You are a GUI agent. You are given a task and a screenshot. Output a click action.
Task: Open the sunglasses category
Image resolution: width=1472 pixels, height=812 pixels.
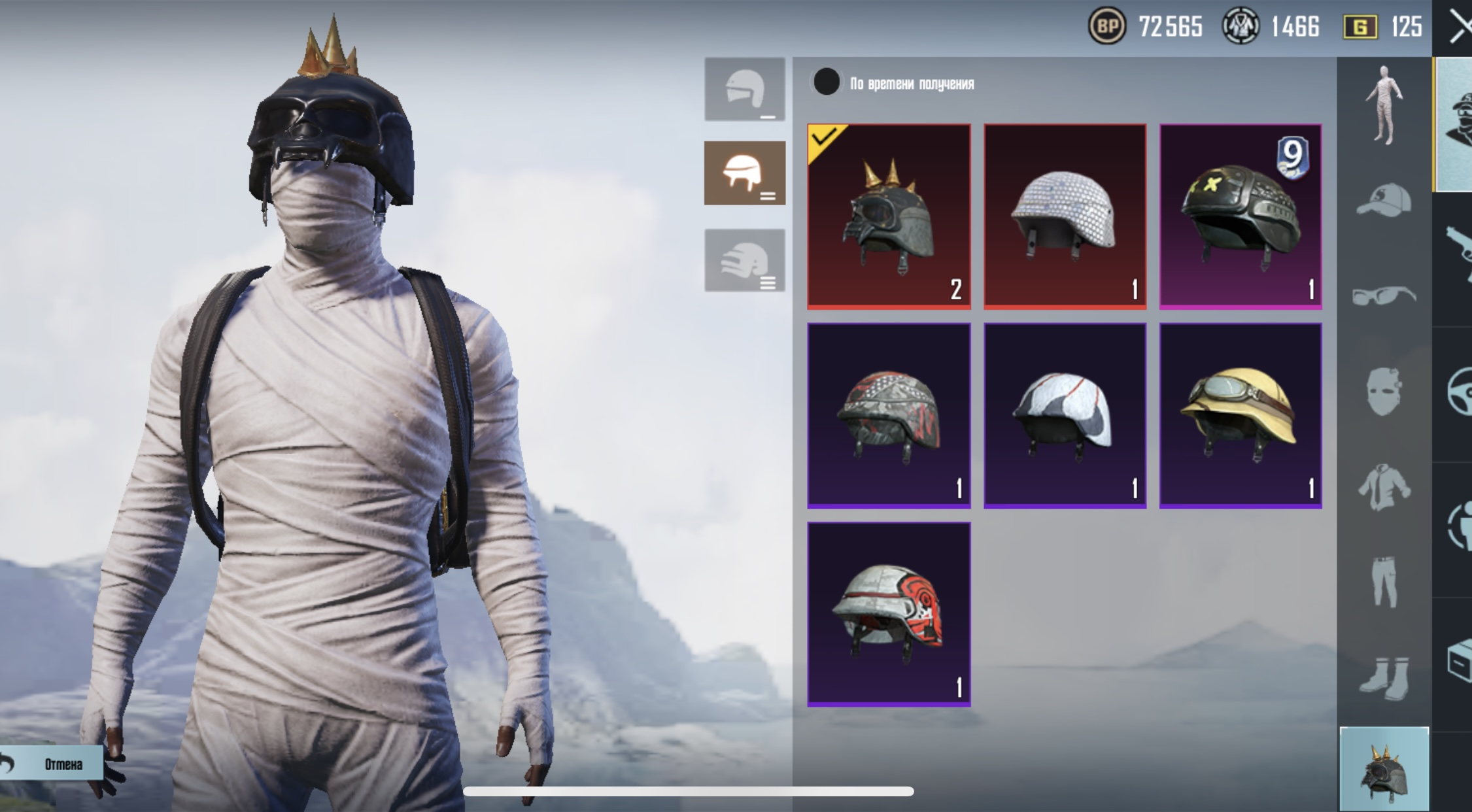(1384, 296)
